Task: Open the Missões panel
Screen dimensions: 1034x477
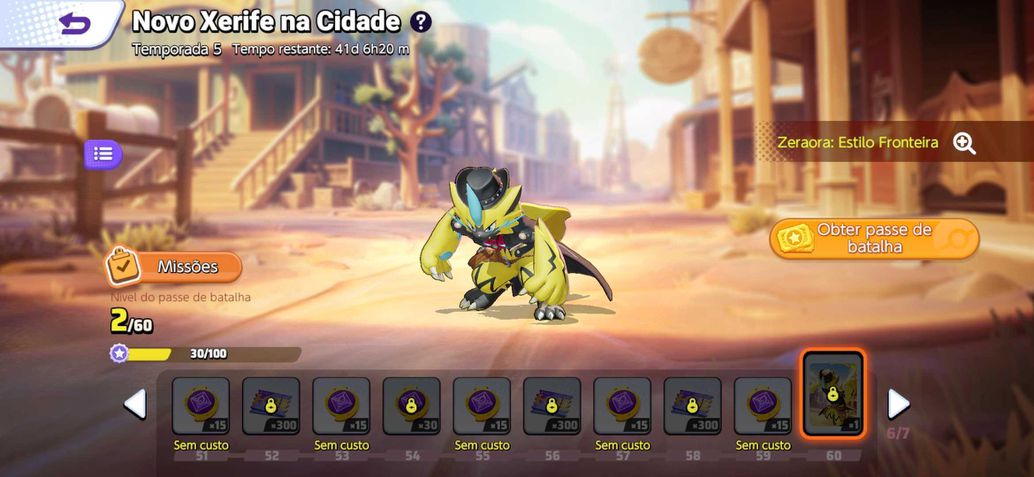Action: point(175,267)
